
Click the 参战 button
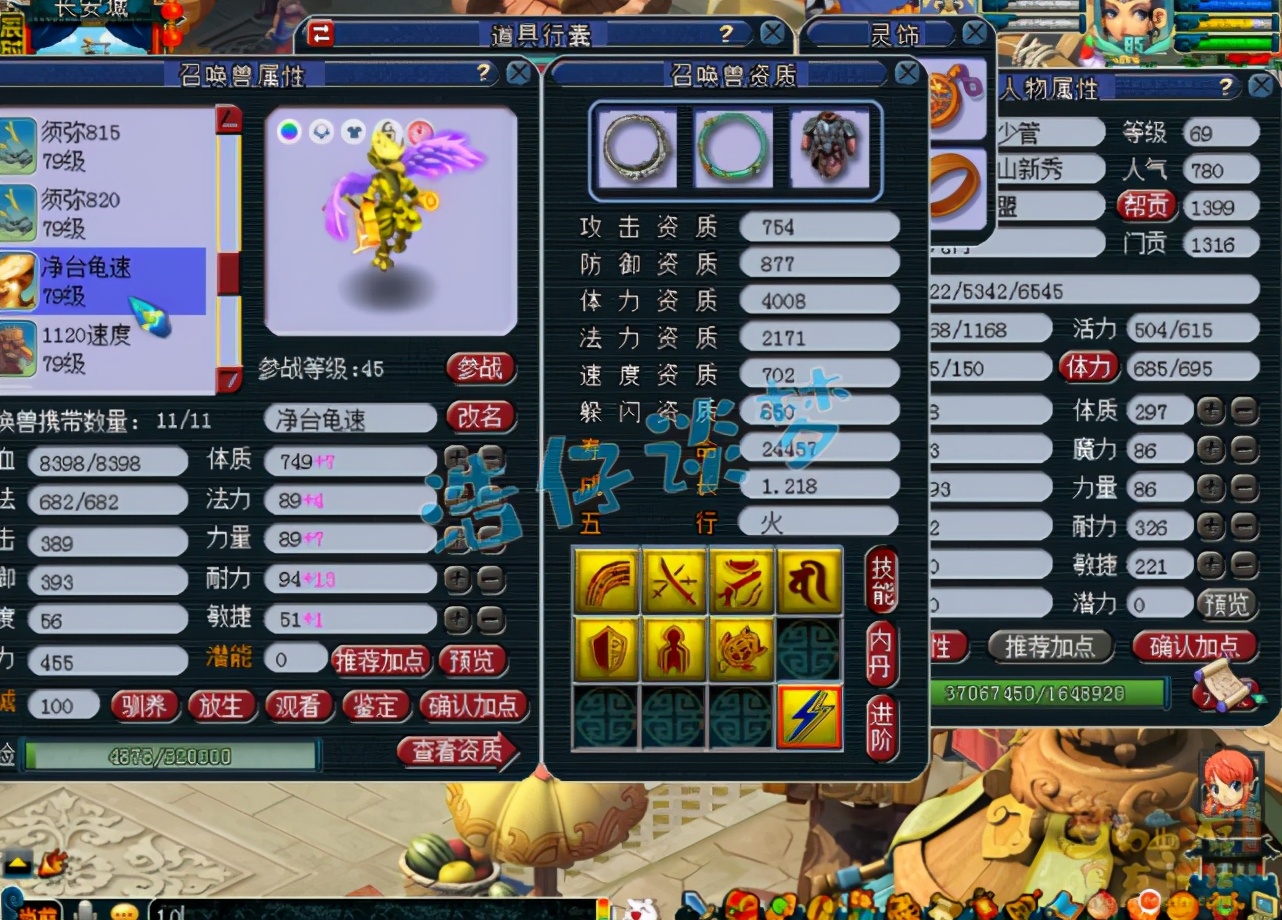(480, 368)
